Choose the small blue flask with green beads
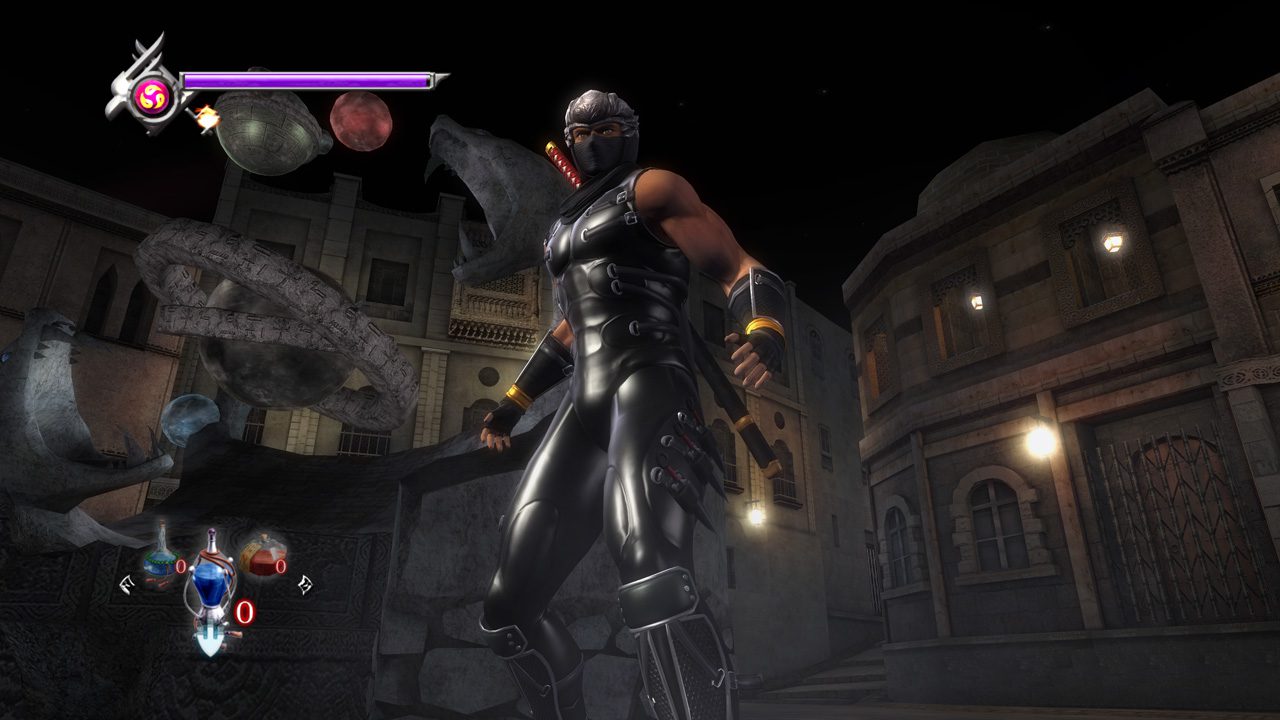The height and width of the screenshot is (720, 1280). point(160,560)
